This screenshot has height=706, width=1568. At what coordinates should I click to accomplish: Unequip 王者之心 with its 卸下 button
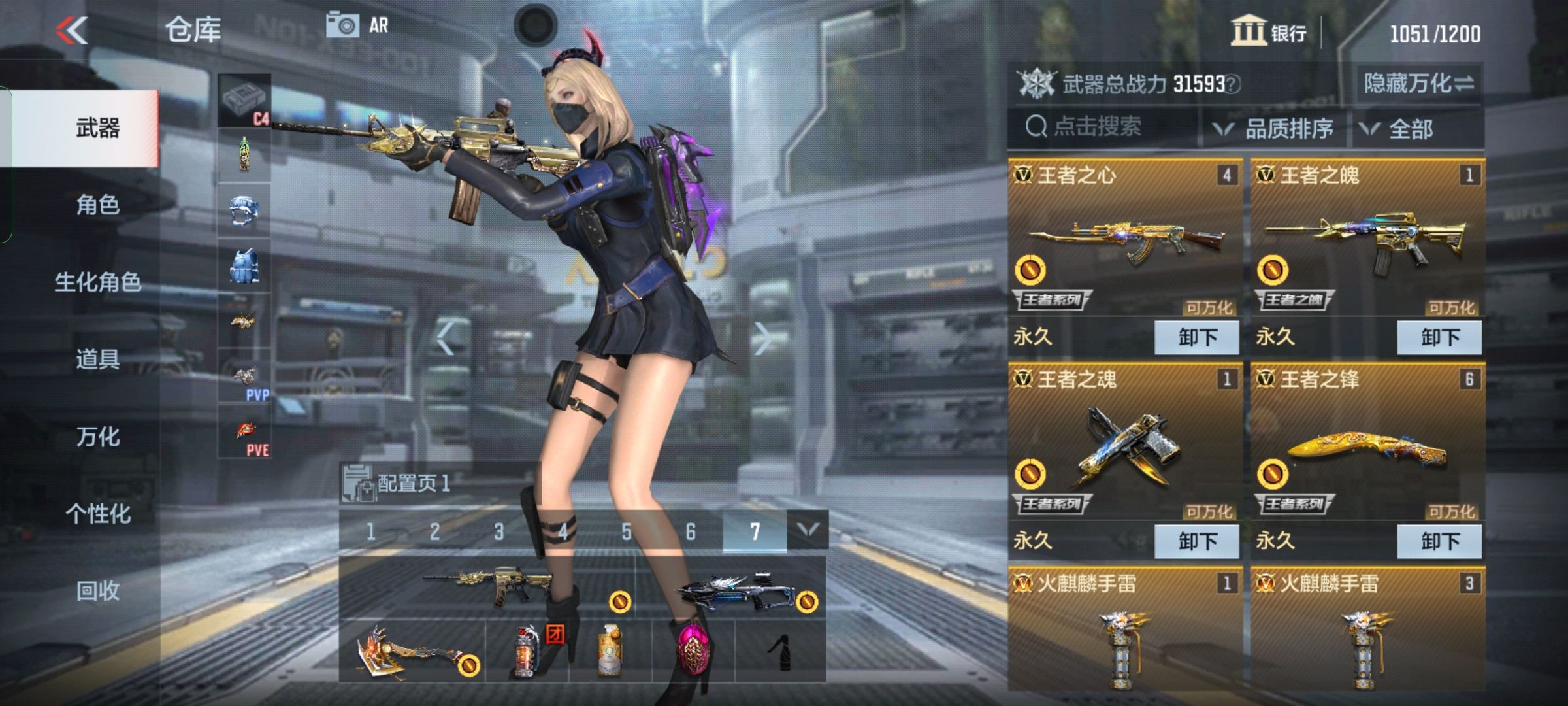pyautogui.click(x=1197, y=338)
